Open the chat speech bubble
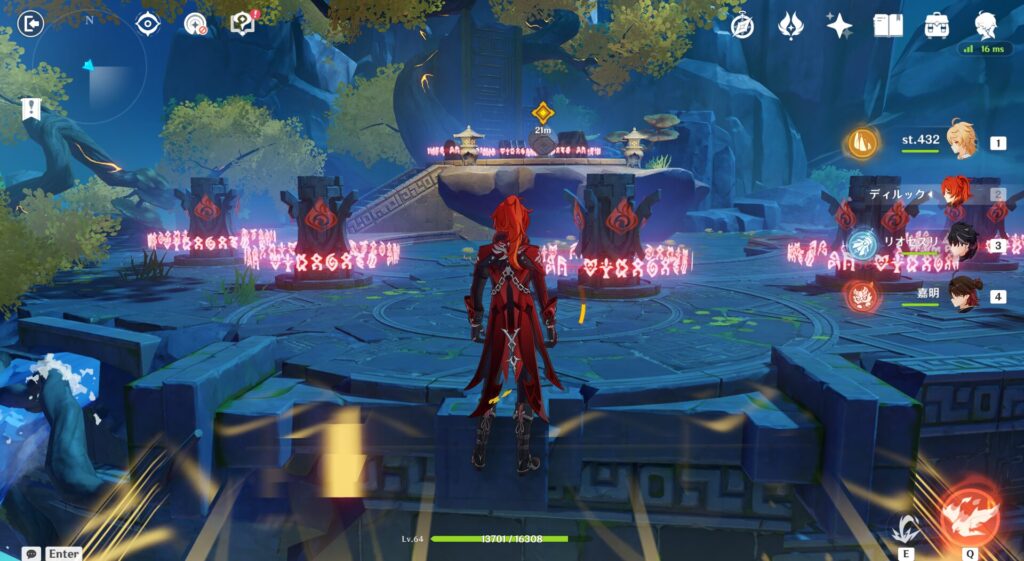The height and width of the screenshot is (561, 1024). (32, 553)
